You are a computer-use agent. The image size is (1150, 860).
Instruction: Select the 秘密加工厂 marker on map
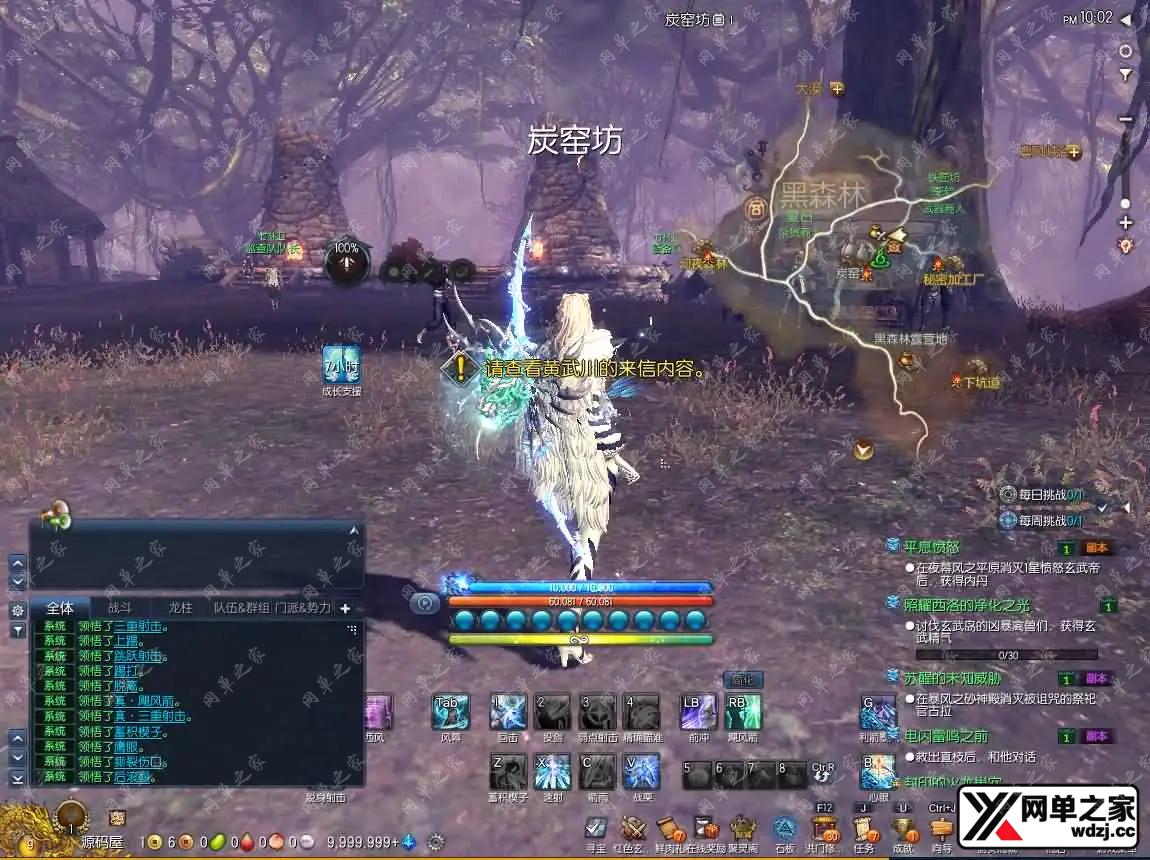952,279
